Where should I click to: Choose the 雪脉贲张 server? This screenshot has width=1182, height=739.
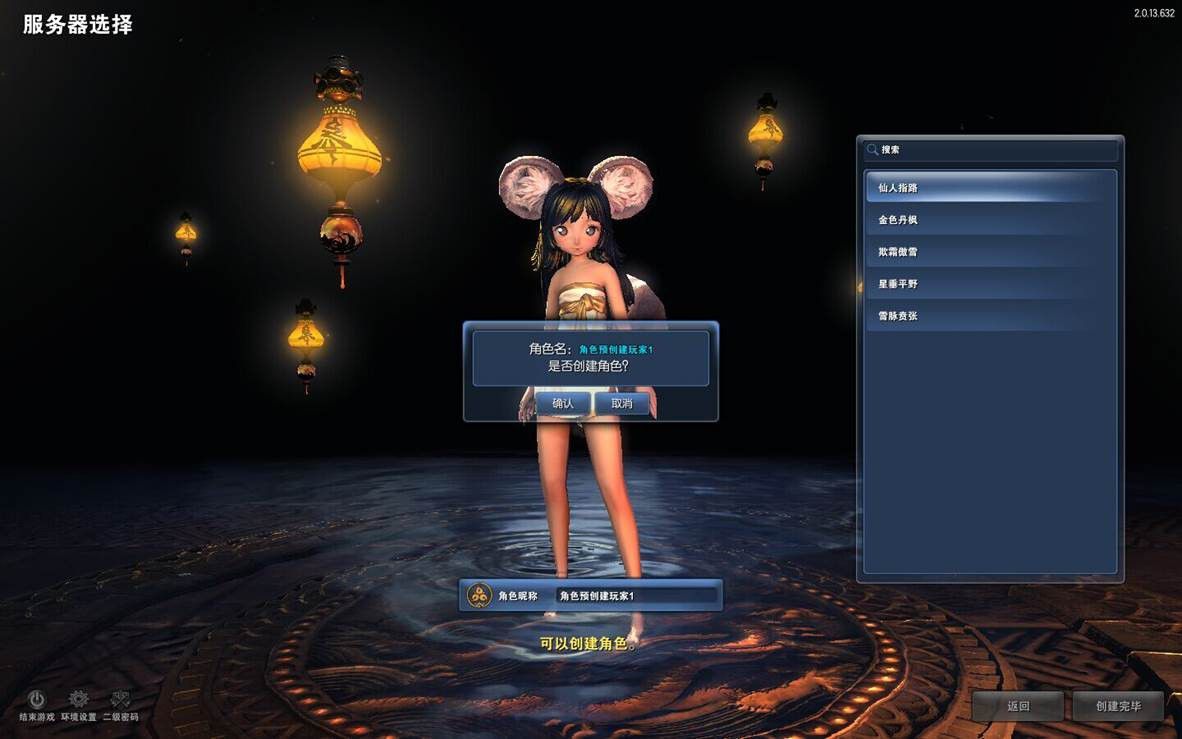coord(990,316)
